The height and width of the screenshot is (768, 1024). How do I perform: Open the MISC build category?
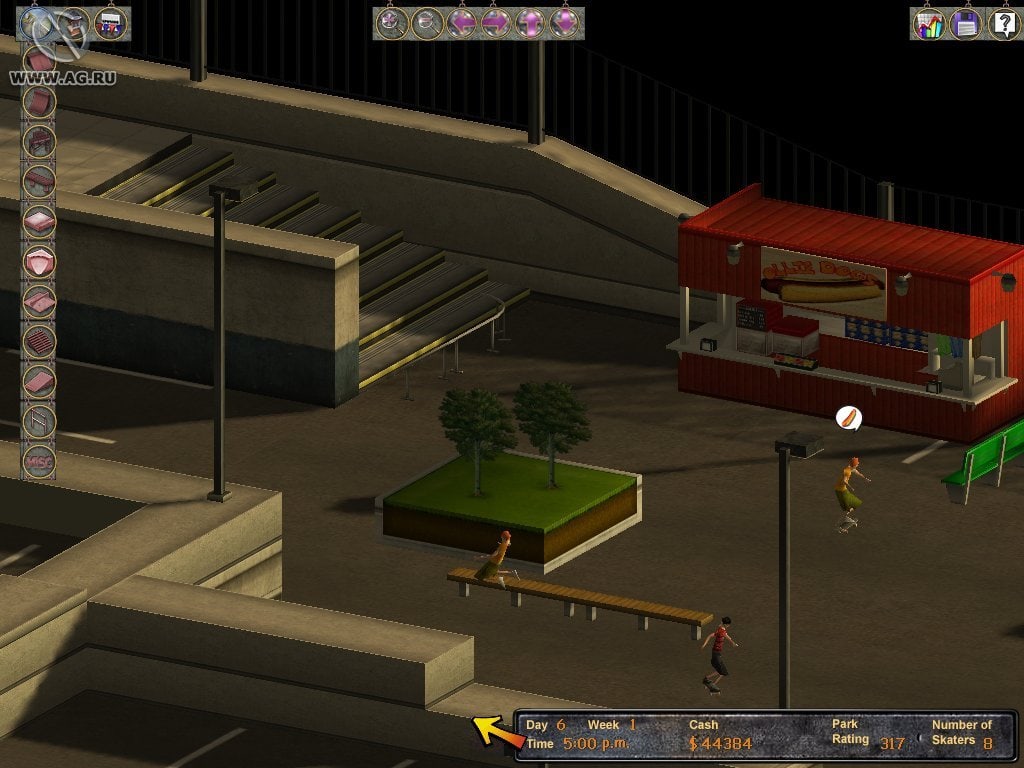(39, 462)
